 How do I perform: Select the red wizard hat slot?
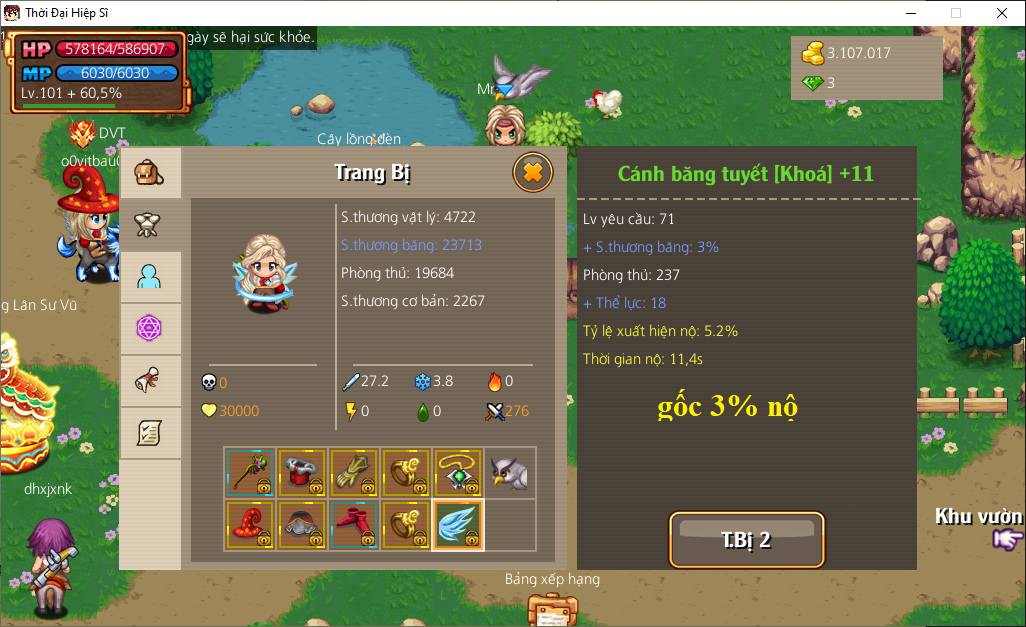(250, 525)
